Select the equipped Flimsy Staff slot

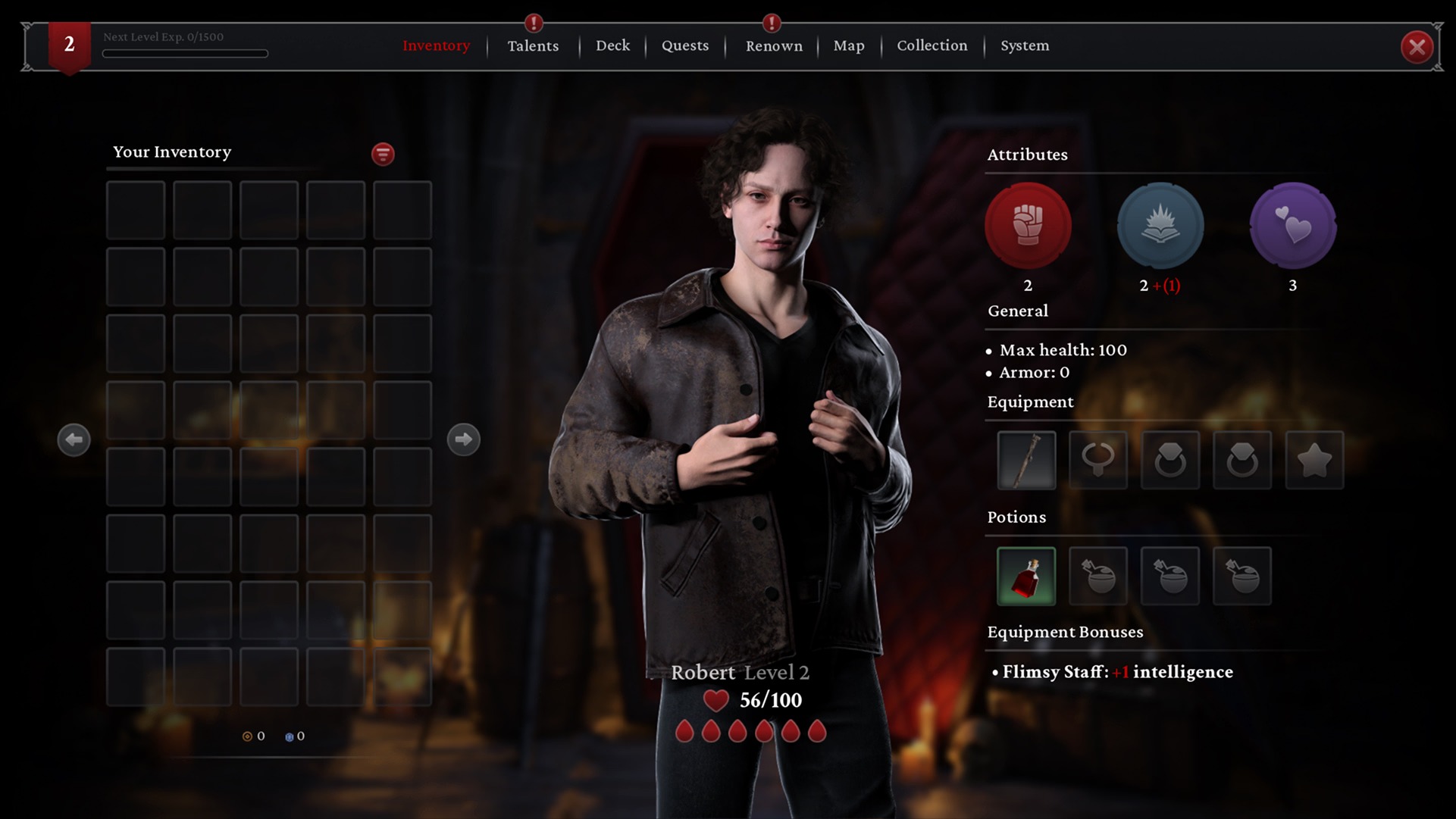[1026, 460]
